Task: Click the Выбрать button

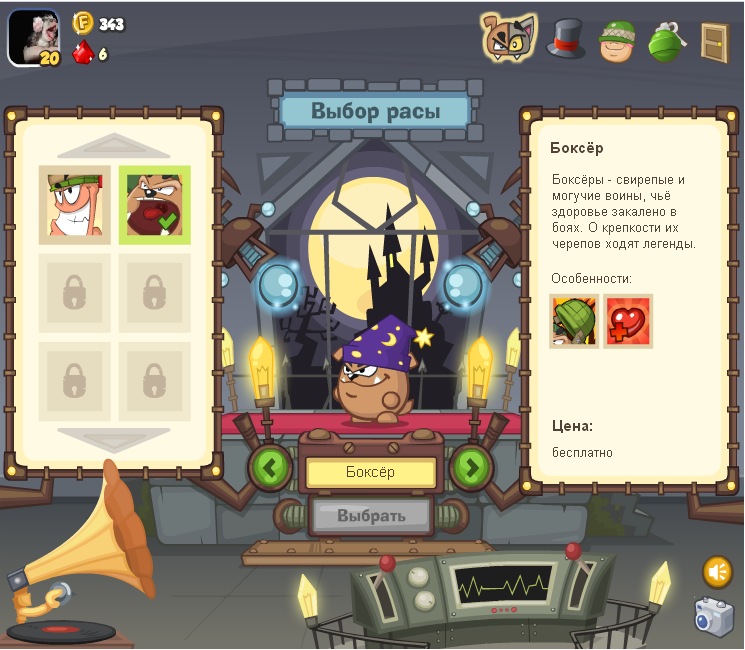Action: [371, 516]
